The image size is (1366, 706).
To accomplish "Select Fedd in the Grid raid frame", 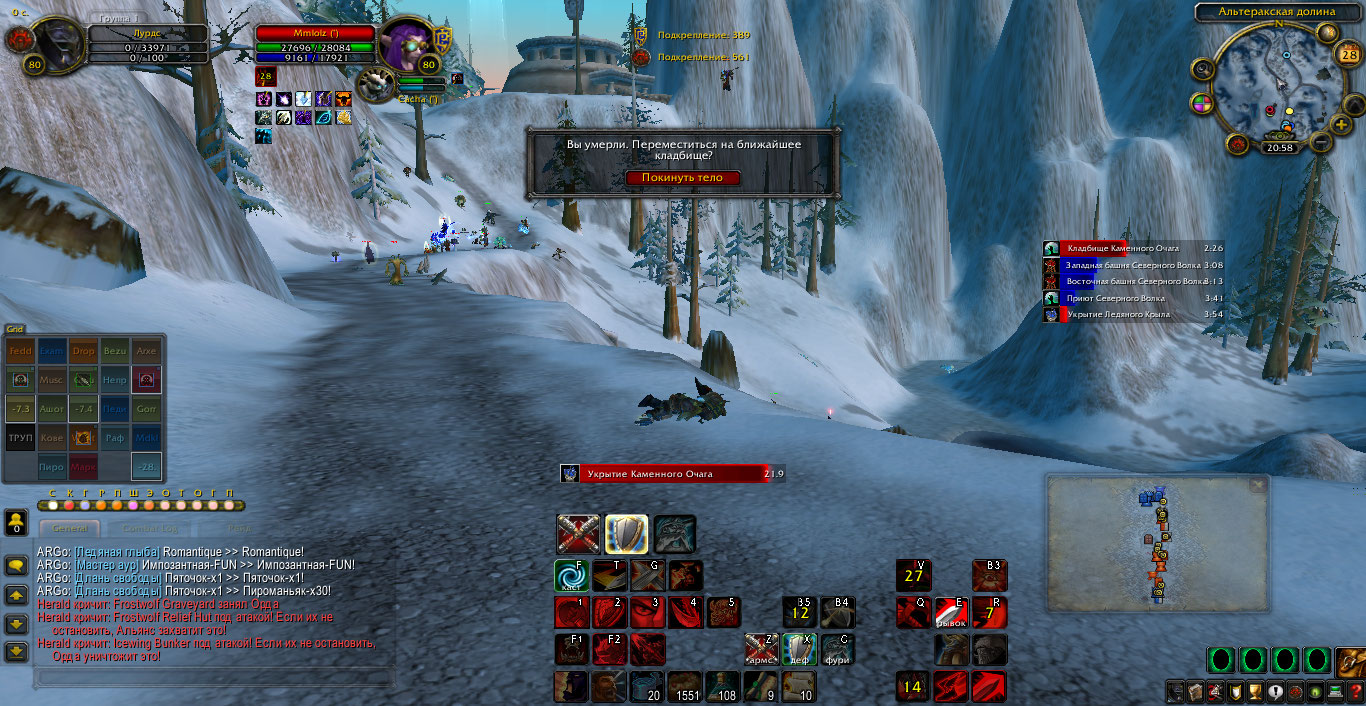I will [x=20, y=352].
